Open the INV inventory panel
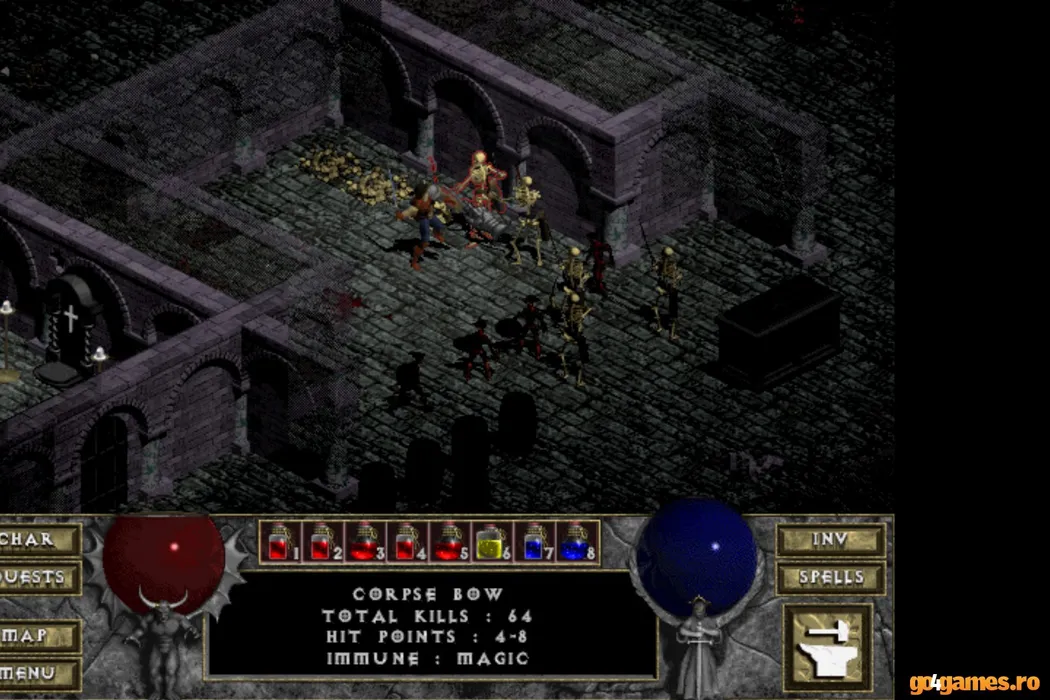The image size is (1050, 700). 830,539
